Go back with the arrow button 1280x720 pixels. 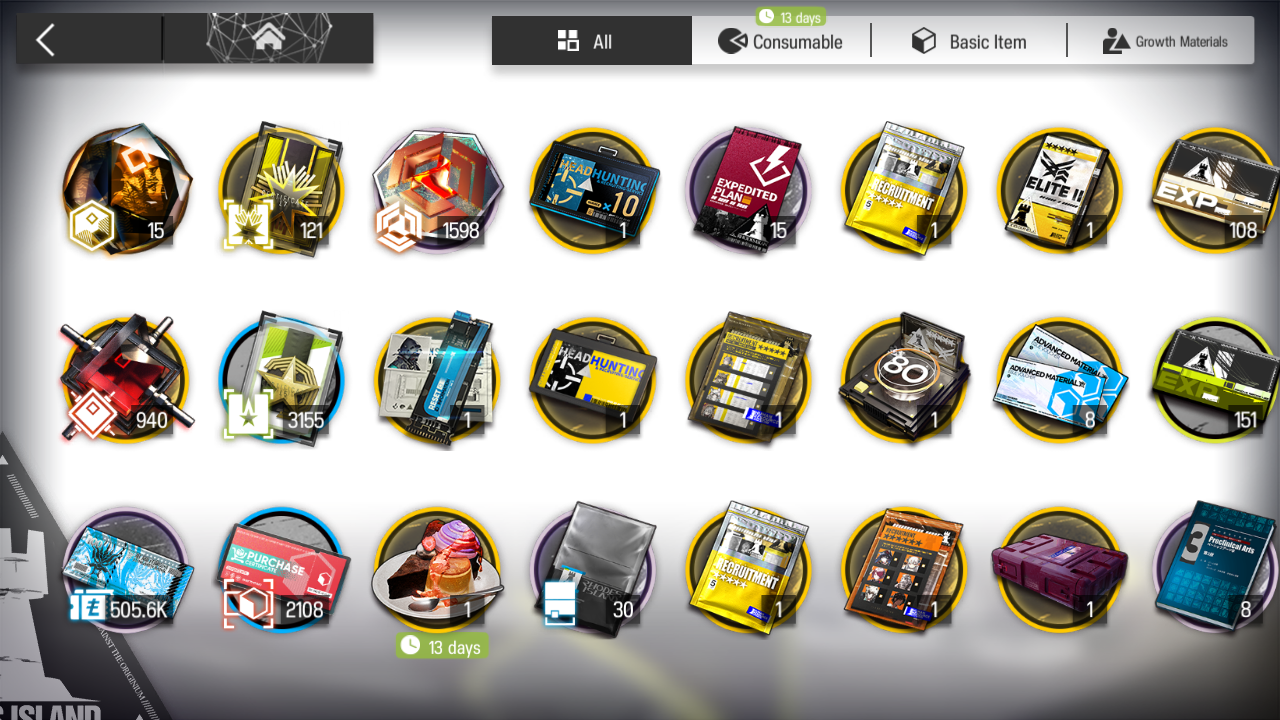pyautogui.click(x=46, y=40)
